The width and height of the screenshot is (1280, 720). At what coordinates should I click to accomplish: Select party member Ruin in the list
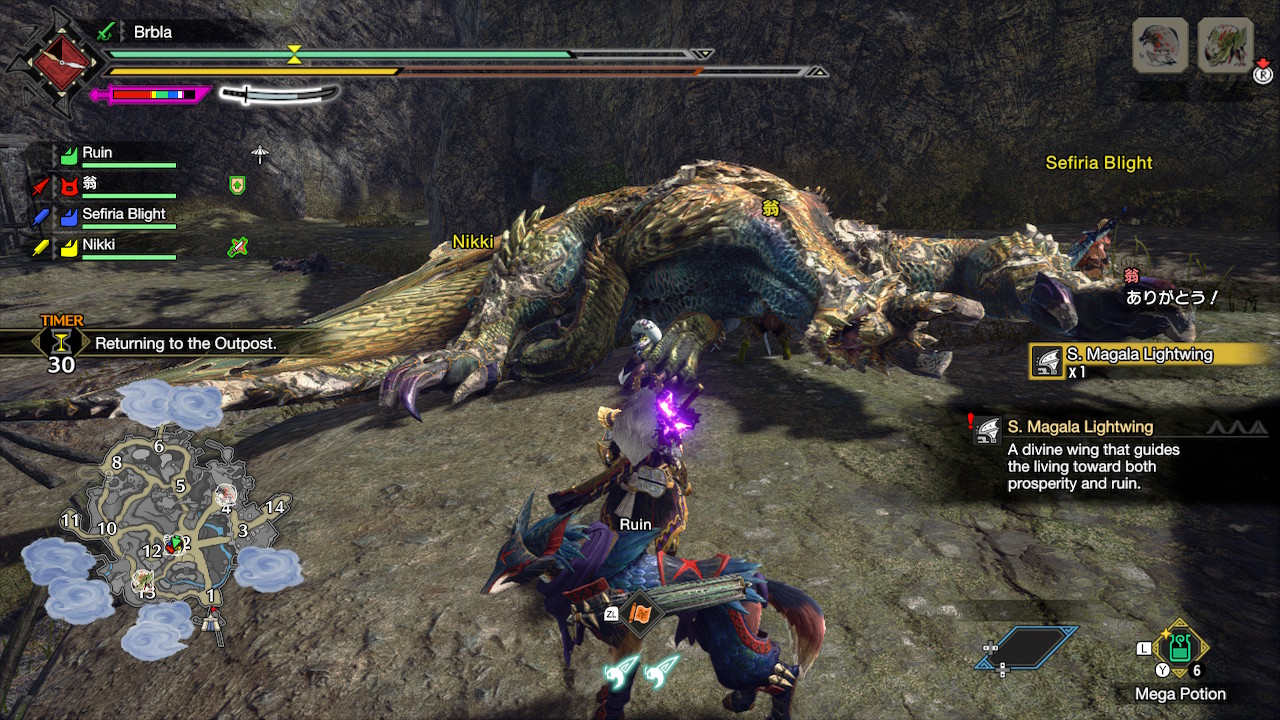point(98,153)
